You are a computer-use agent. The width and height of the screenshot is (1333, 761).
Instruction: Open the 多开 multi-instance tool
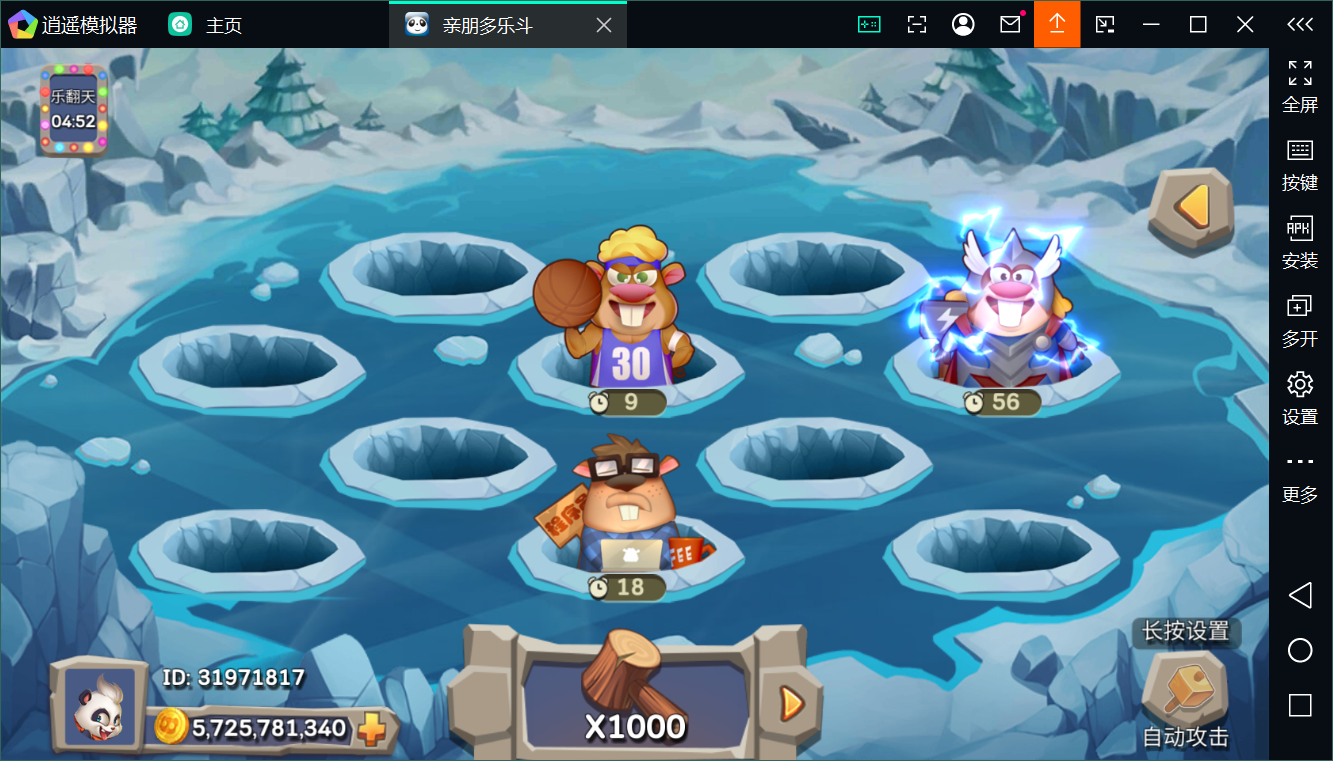(1300, 320)
